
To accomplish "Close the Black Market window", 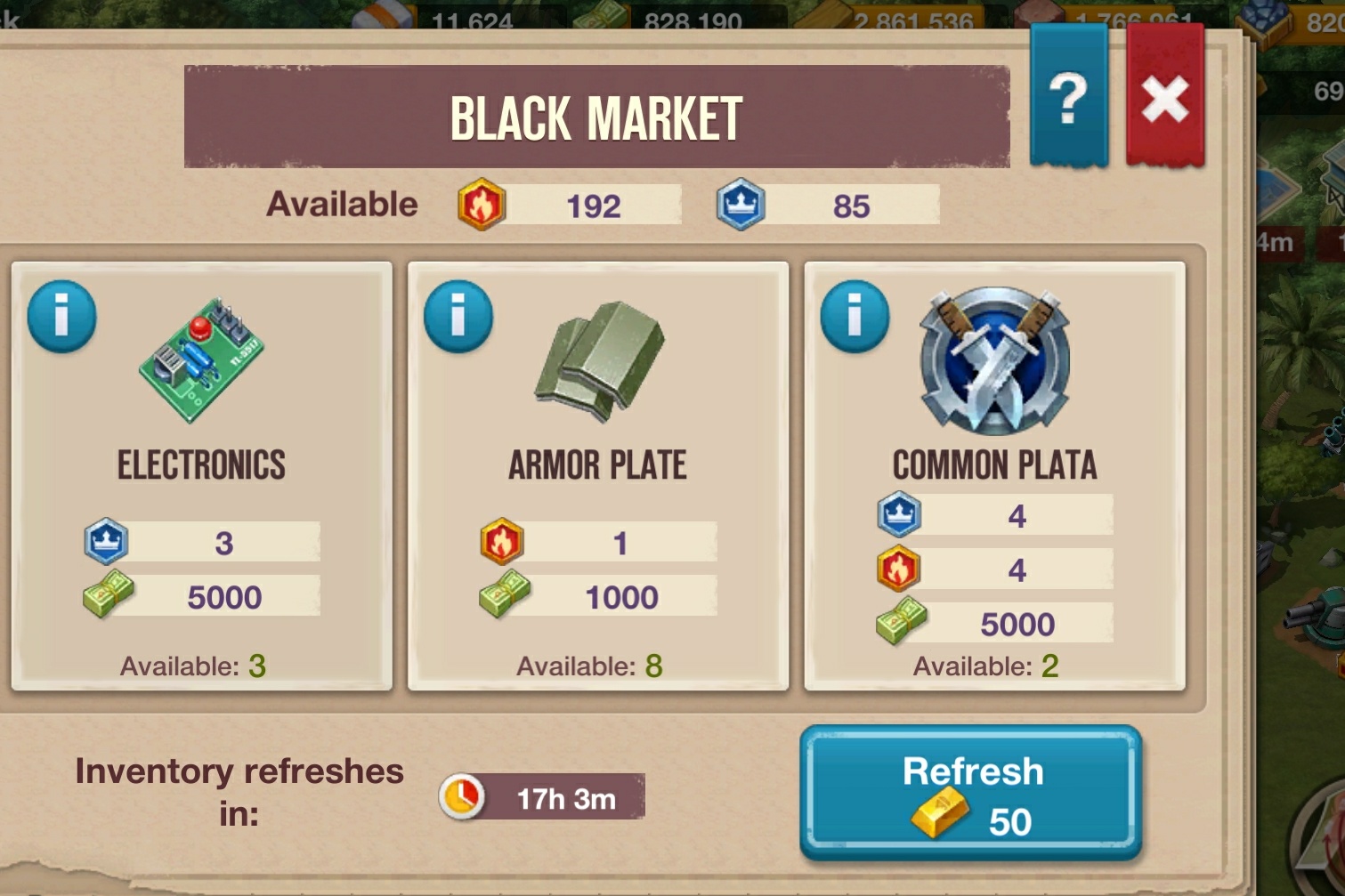I will coord(1164,96).
